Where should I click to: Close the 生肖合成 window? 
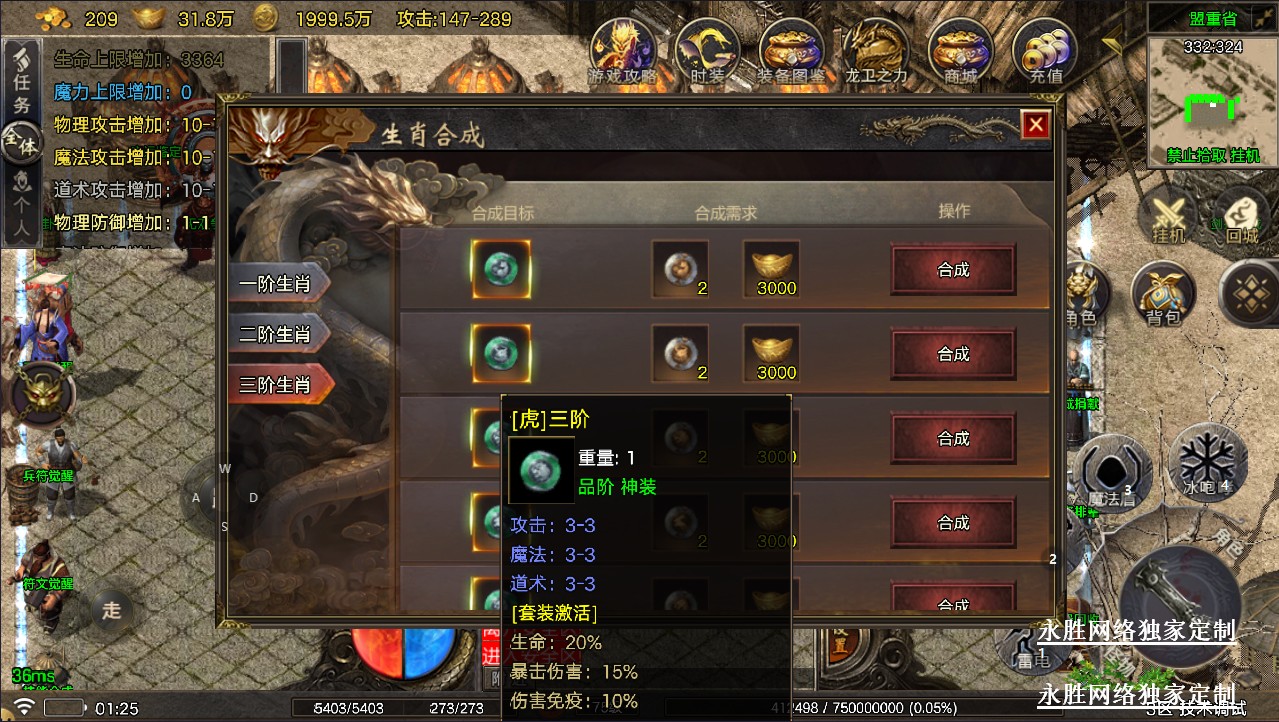point(1035,124)
